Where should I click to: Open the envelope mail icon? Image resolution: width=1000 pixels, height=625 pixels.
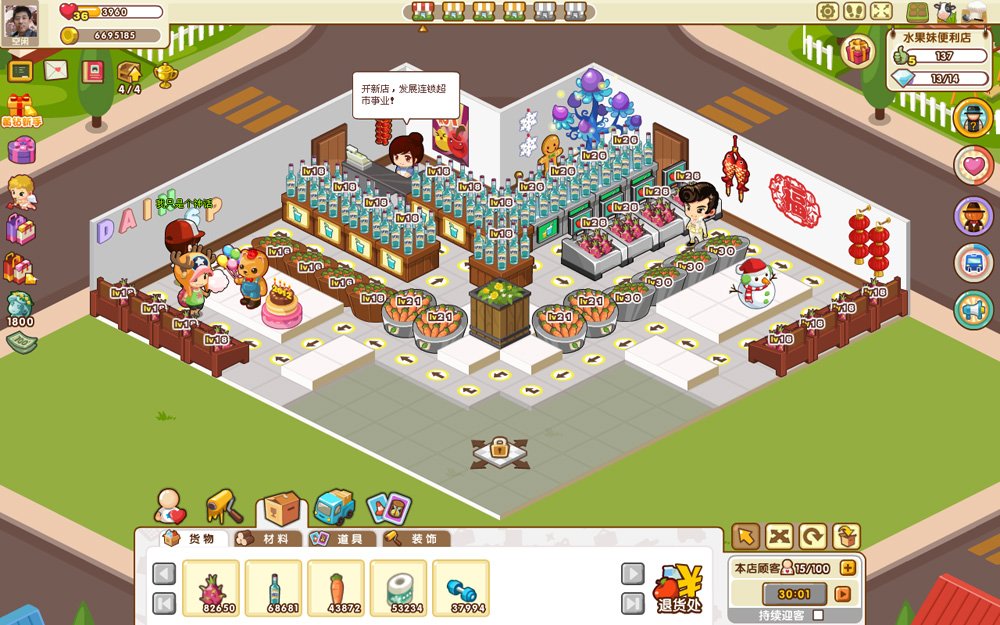(56, 71)
